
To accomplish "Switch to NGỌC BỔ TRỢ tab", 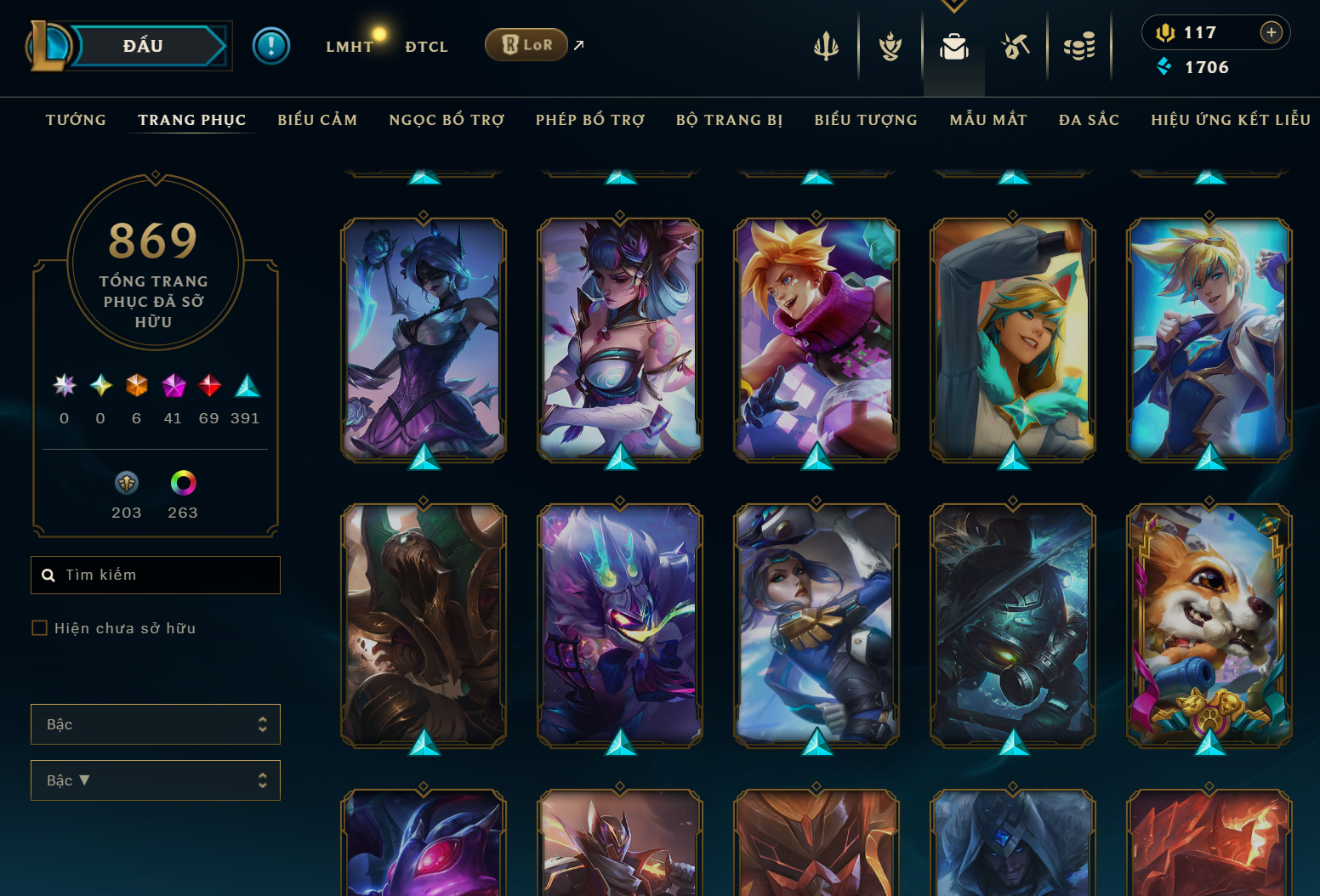I will 447,120.
